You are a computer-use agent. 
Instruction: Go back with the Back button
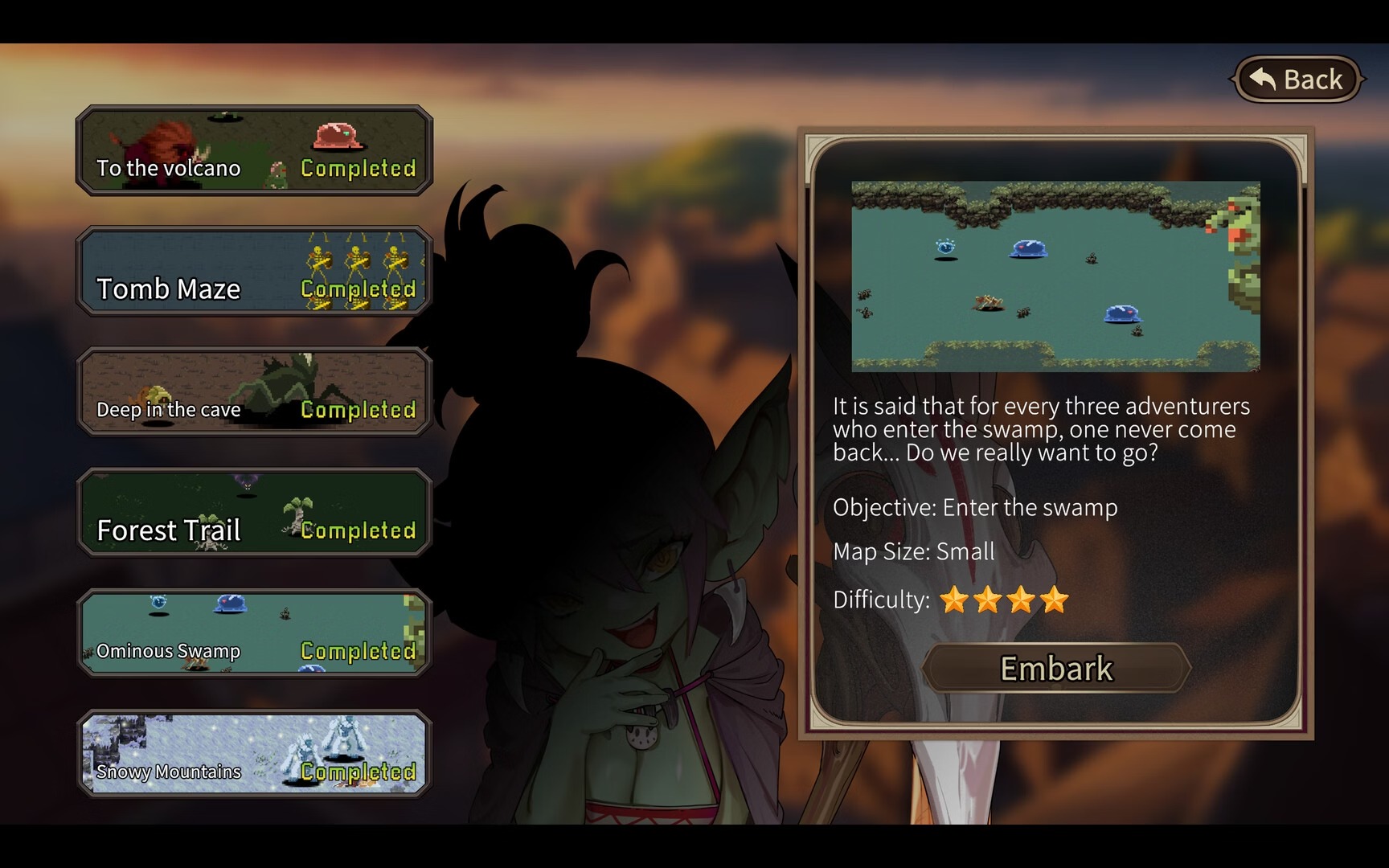tap(1297, 80)
